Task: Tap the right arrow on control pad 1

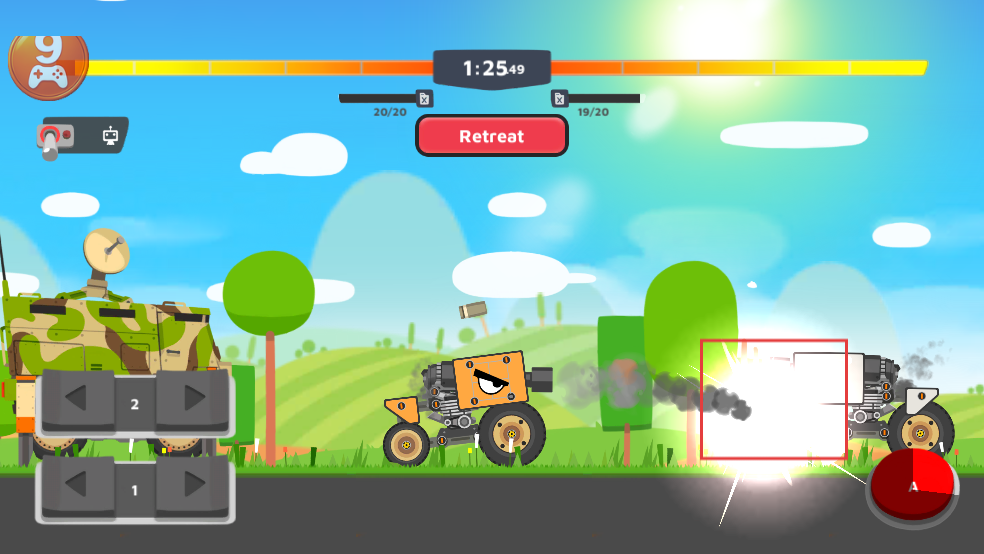Action: [194, 490]
